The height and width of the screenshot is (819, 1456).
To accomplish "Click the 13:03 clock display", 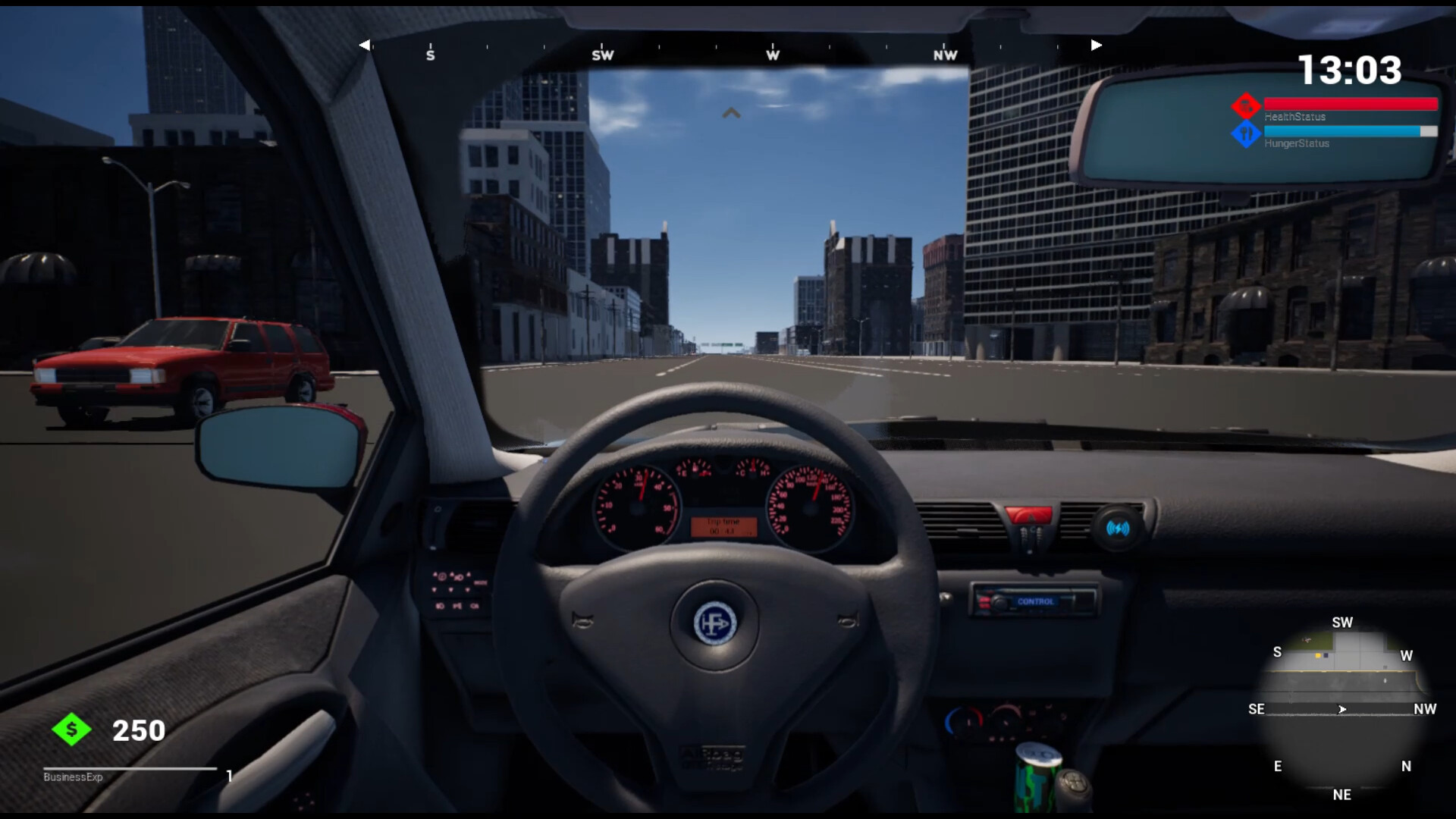I will click(1348, 70).
